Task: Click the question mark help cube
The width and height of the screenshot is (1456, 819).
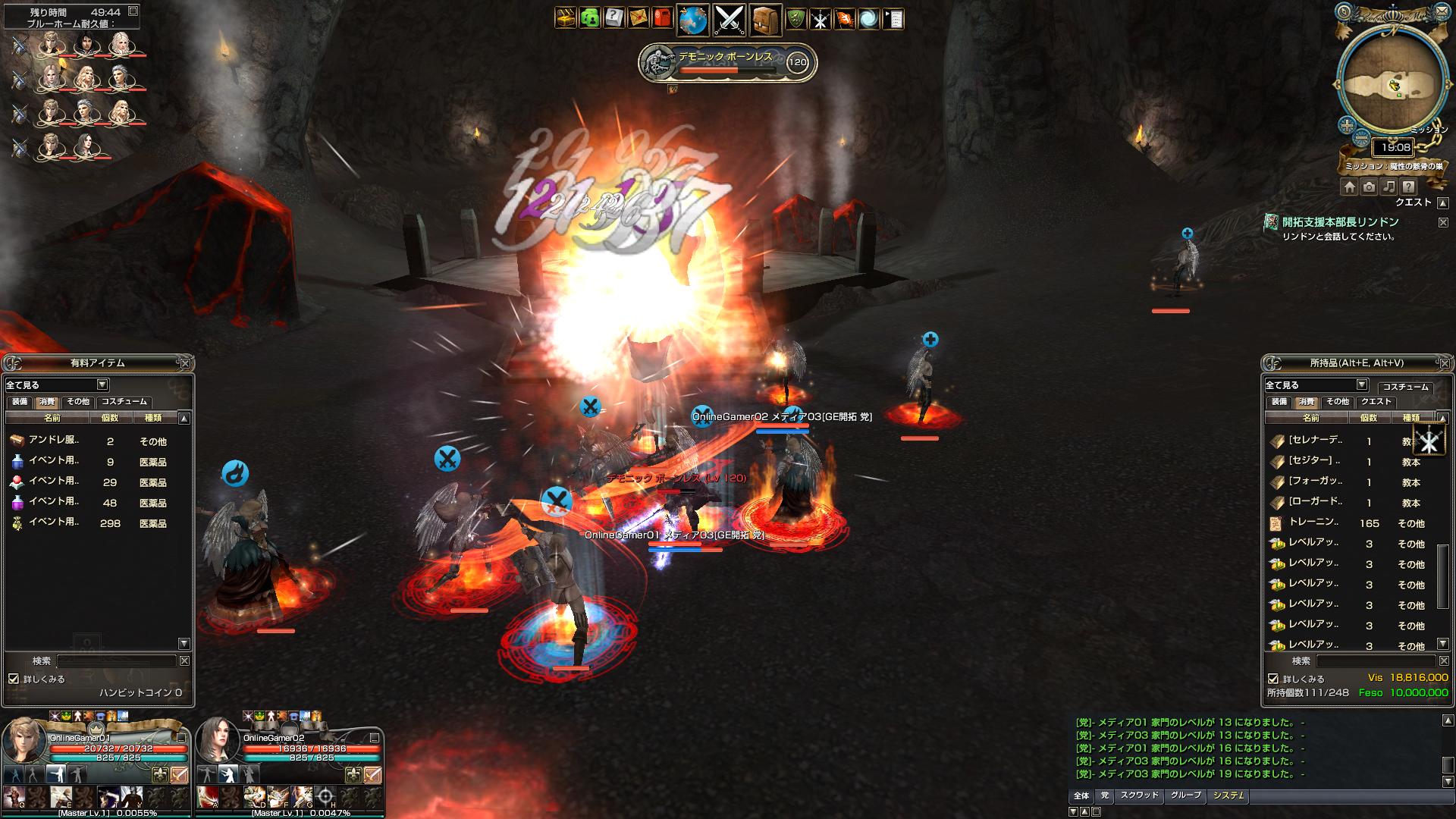Action: click(613, 19)
